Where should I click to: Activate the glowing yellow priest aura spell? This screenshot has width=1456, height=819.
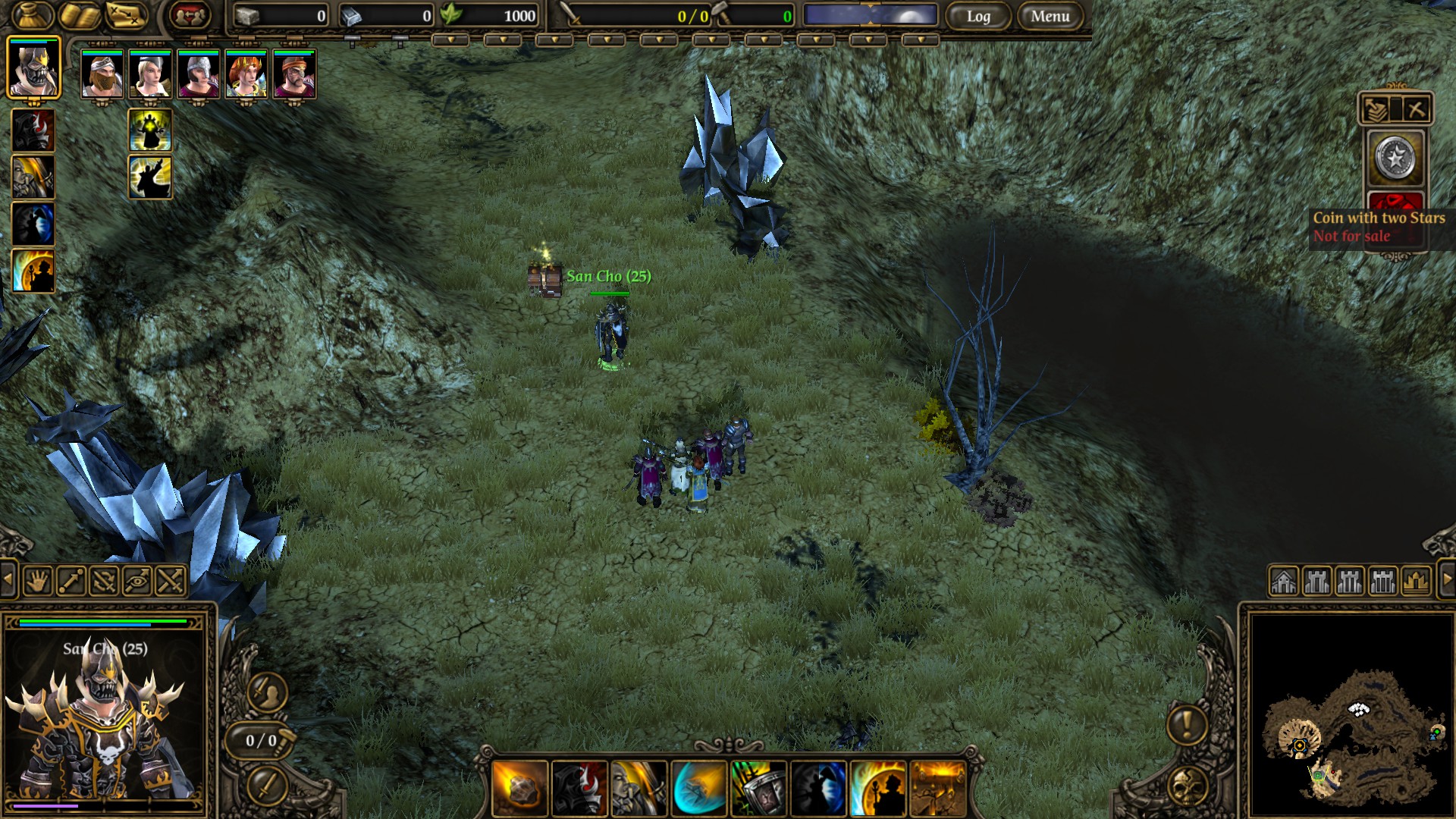coord(150,130)
